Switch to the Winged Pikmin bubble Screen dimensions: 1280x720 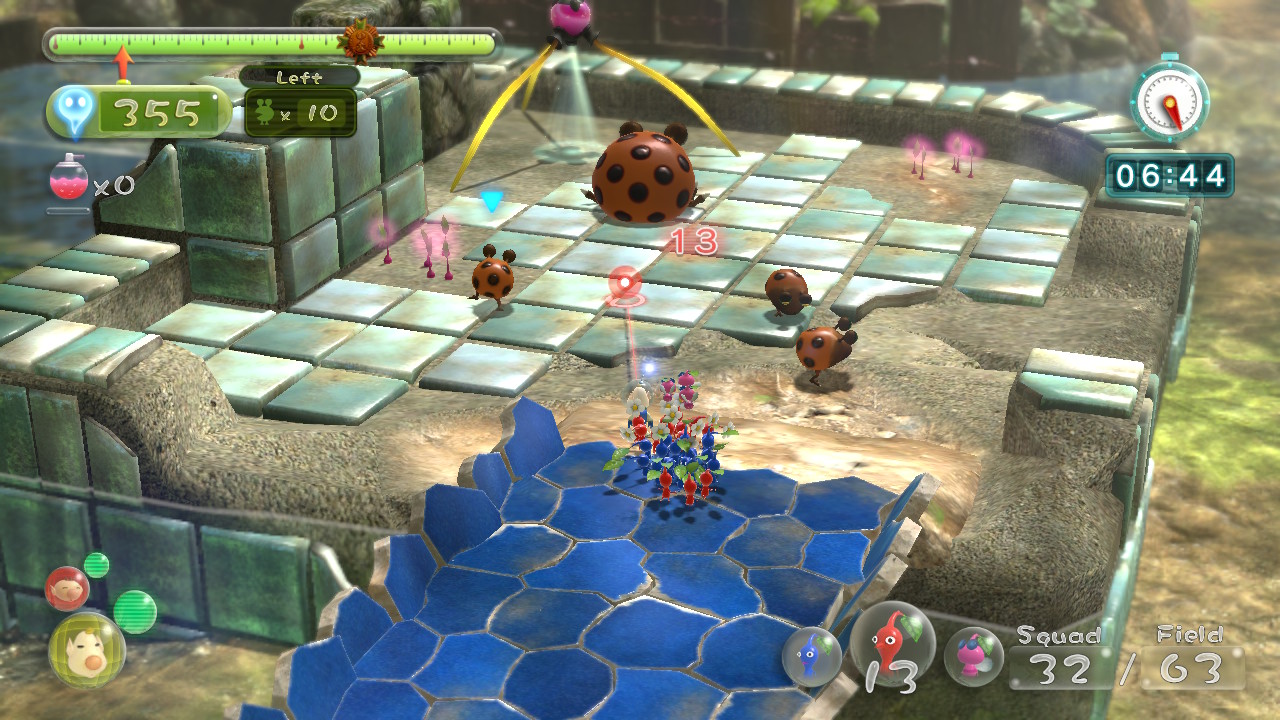[973, 656]
